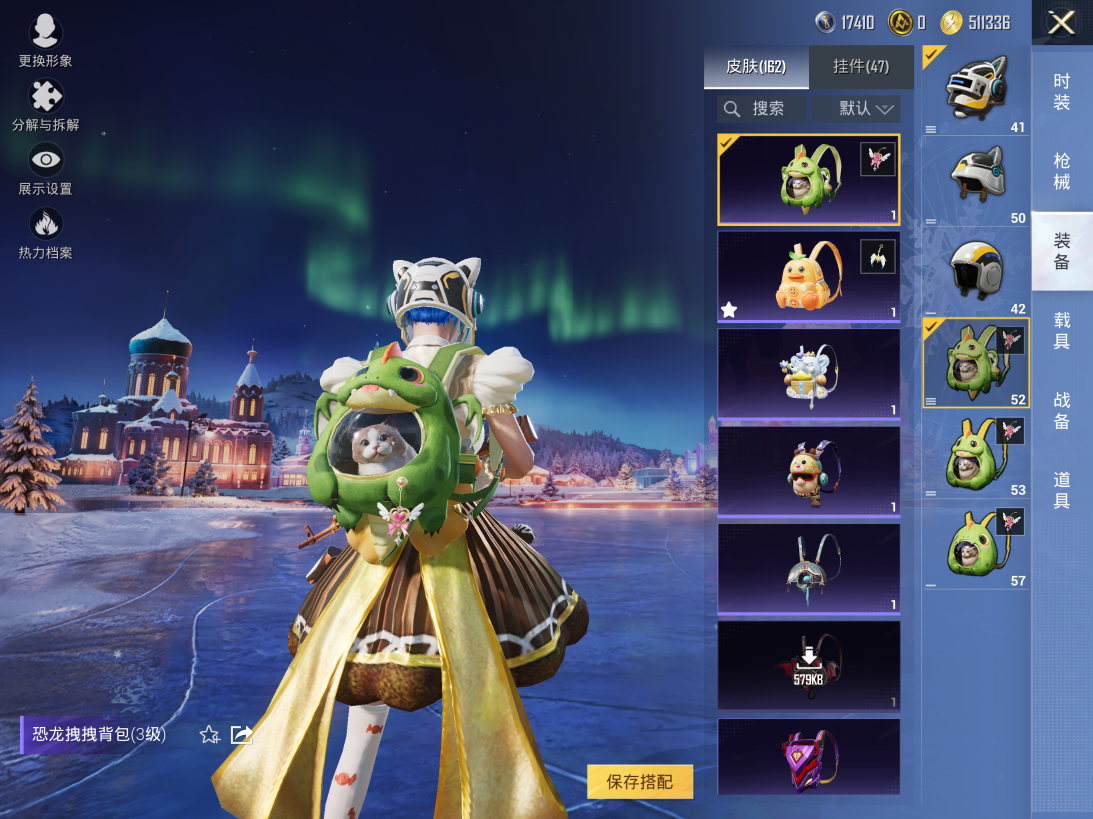Switch to 时装 outfit category
Image resolution: width=1093 pixels, height=819 pixels.
pos(1062,92)
